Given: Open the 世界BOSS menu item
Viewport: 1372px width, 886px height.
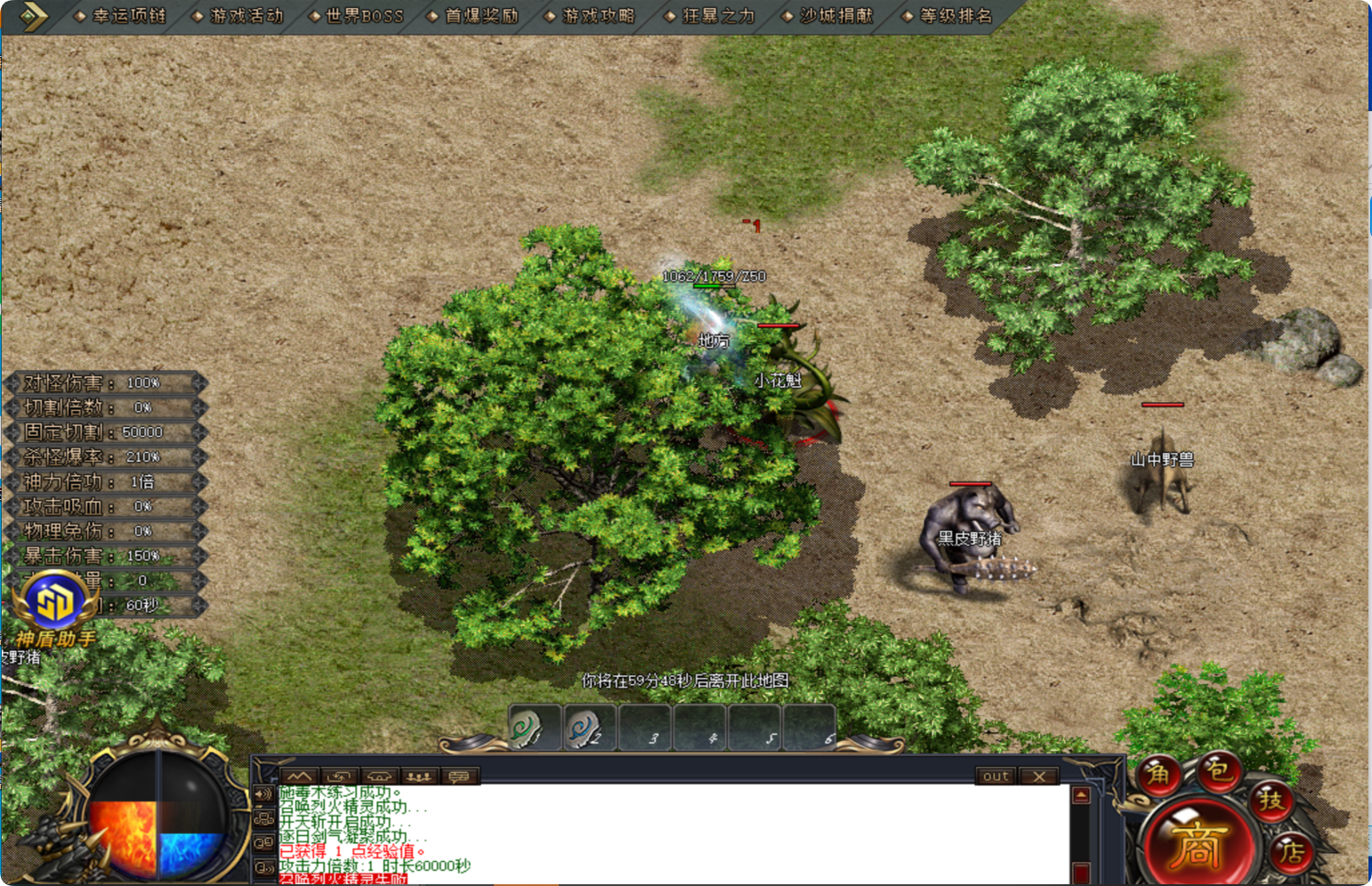Looking at the screenshot, I should click(x=364, y=15).
